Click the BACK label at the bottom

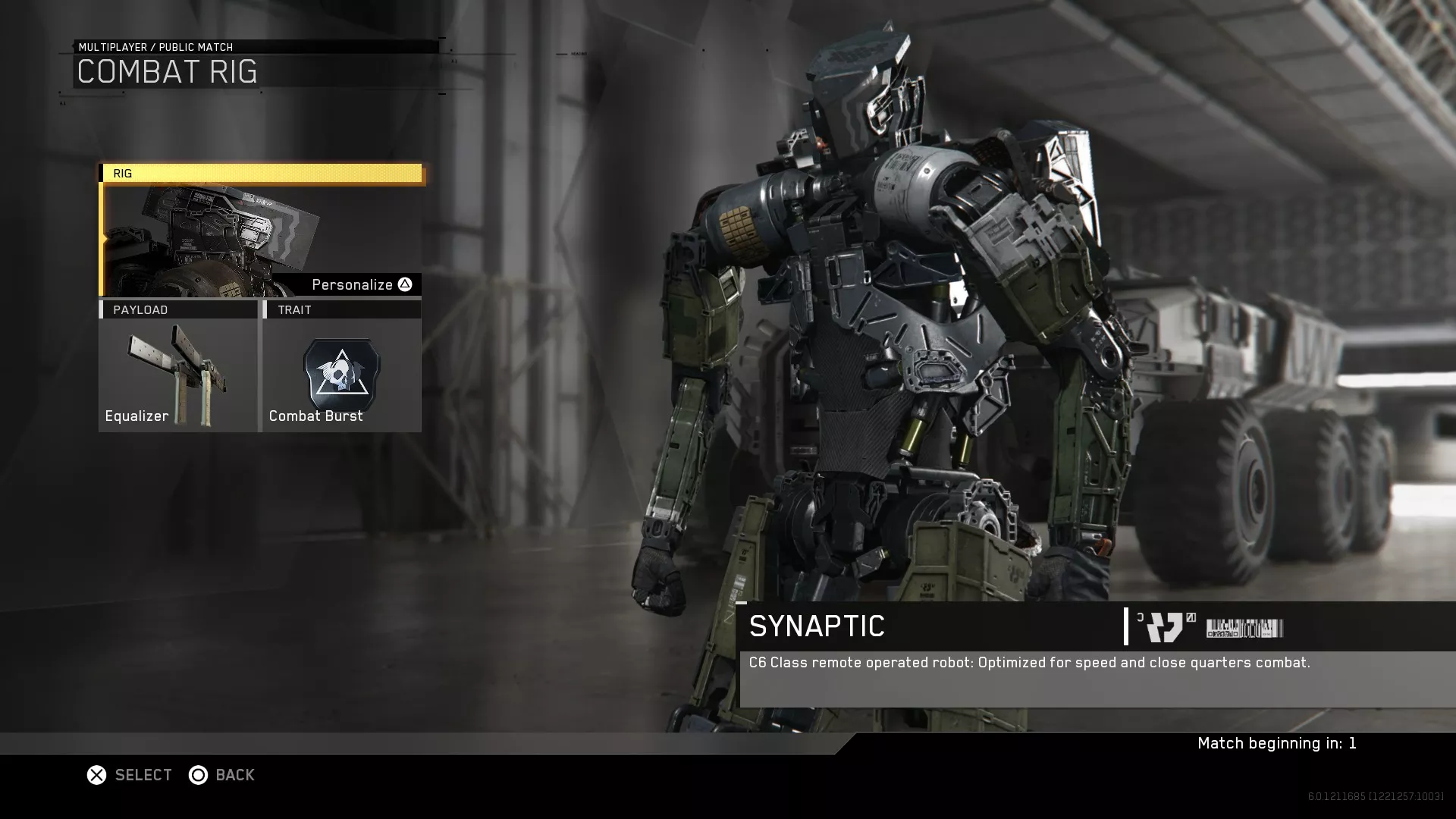point(235,775)
